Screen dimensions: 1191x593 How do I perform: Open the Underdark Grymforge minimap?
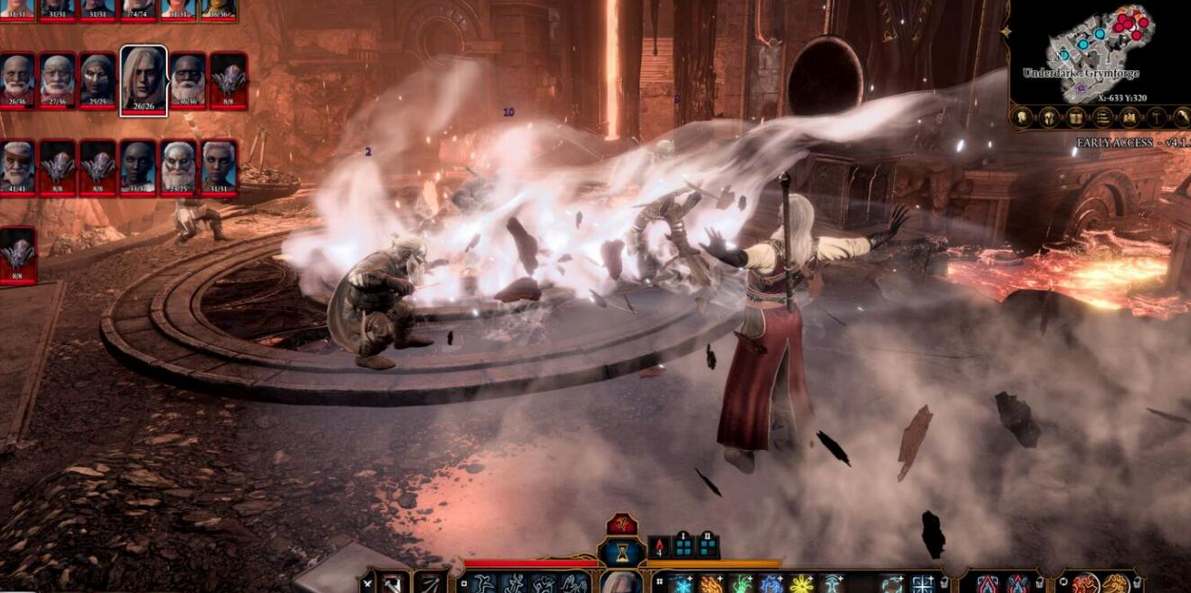coord(1098,50)
